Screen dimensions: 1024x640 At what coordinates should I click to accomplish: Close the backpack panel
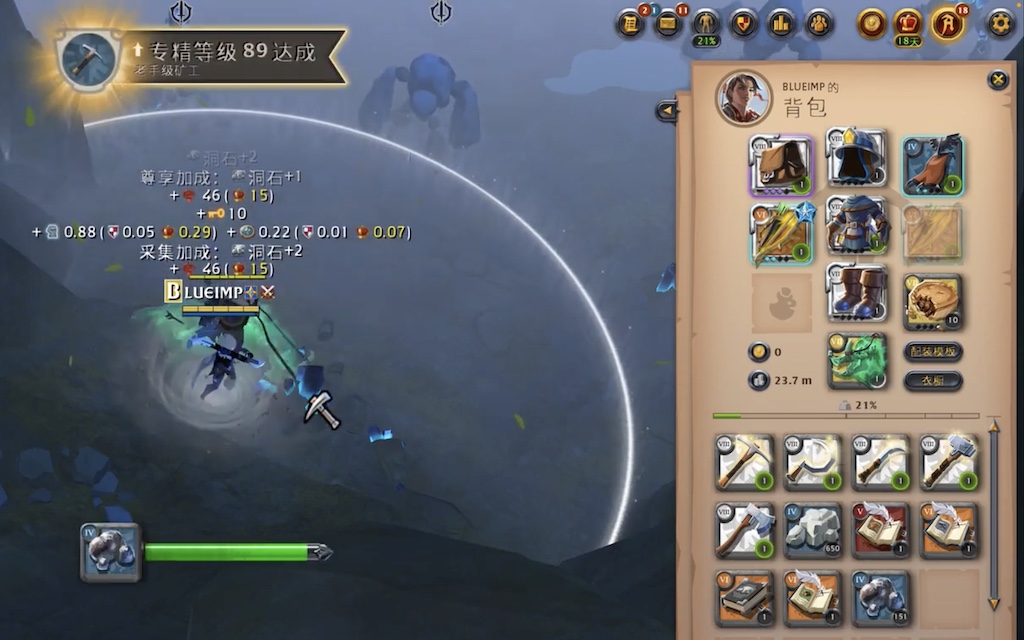click(x=997, y=80)
